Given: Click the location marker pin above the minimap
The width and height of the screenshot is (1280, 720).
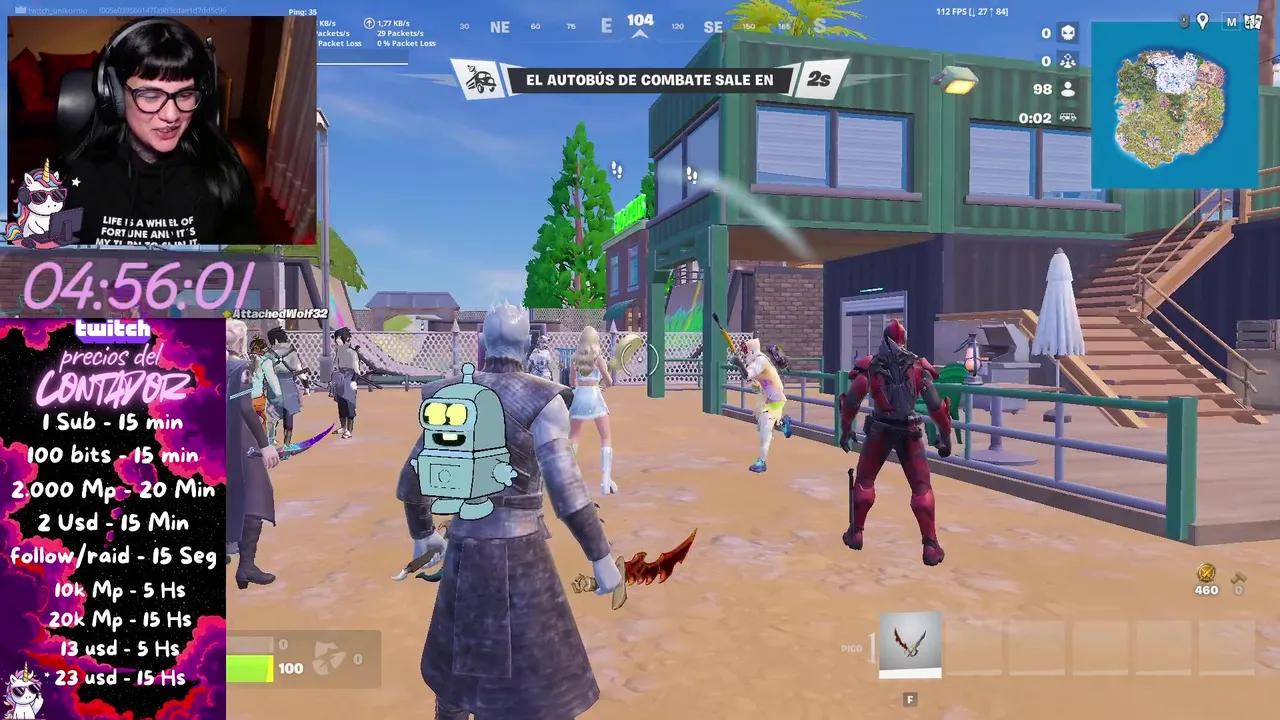Looking at the screenshot, I should coord(1202,20).
